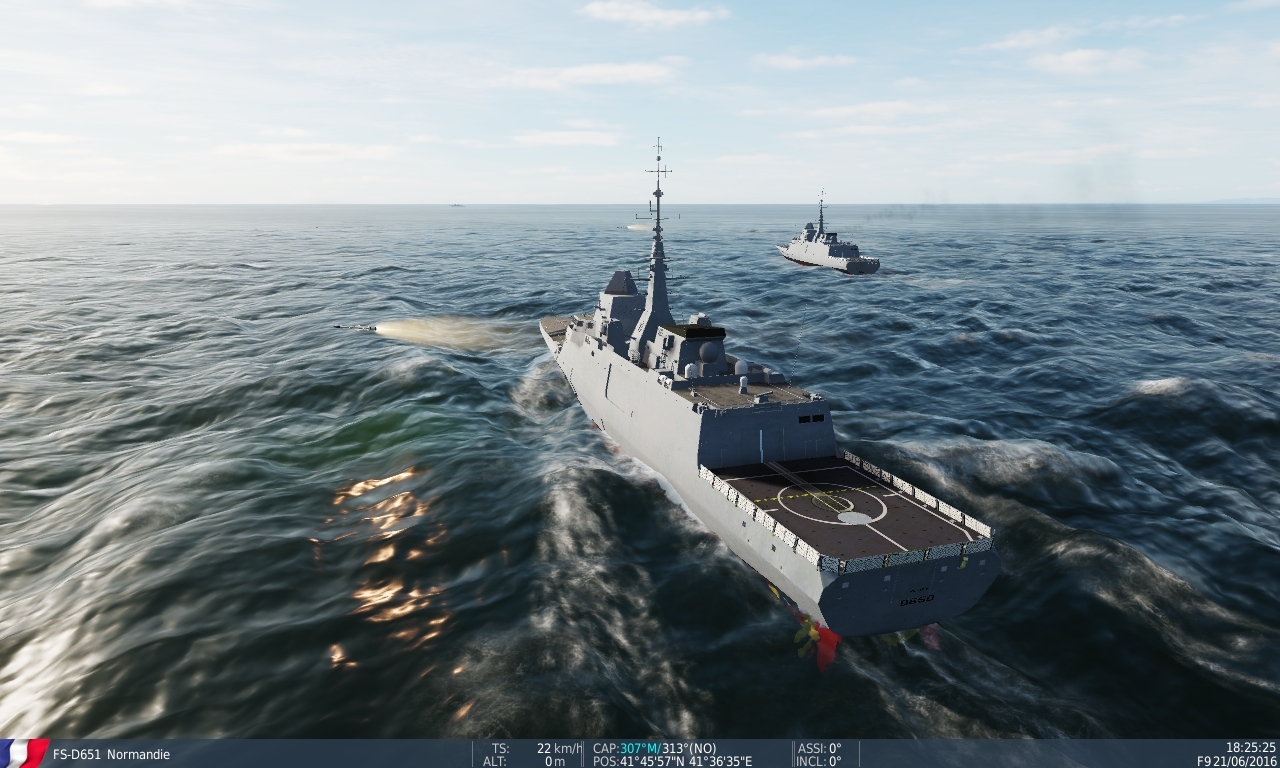Select the CAP heading indicator reading 307°M
The image size is (1280, 768).
[625, 745]
